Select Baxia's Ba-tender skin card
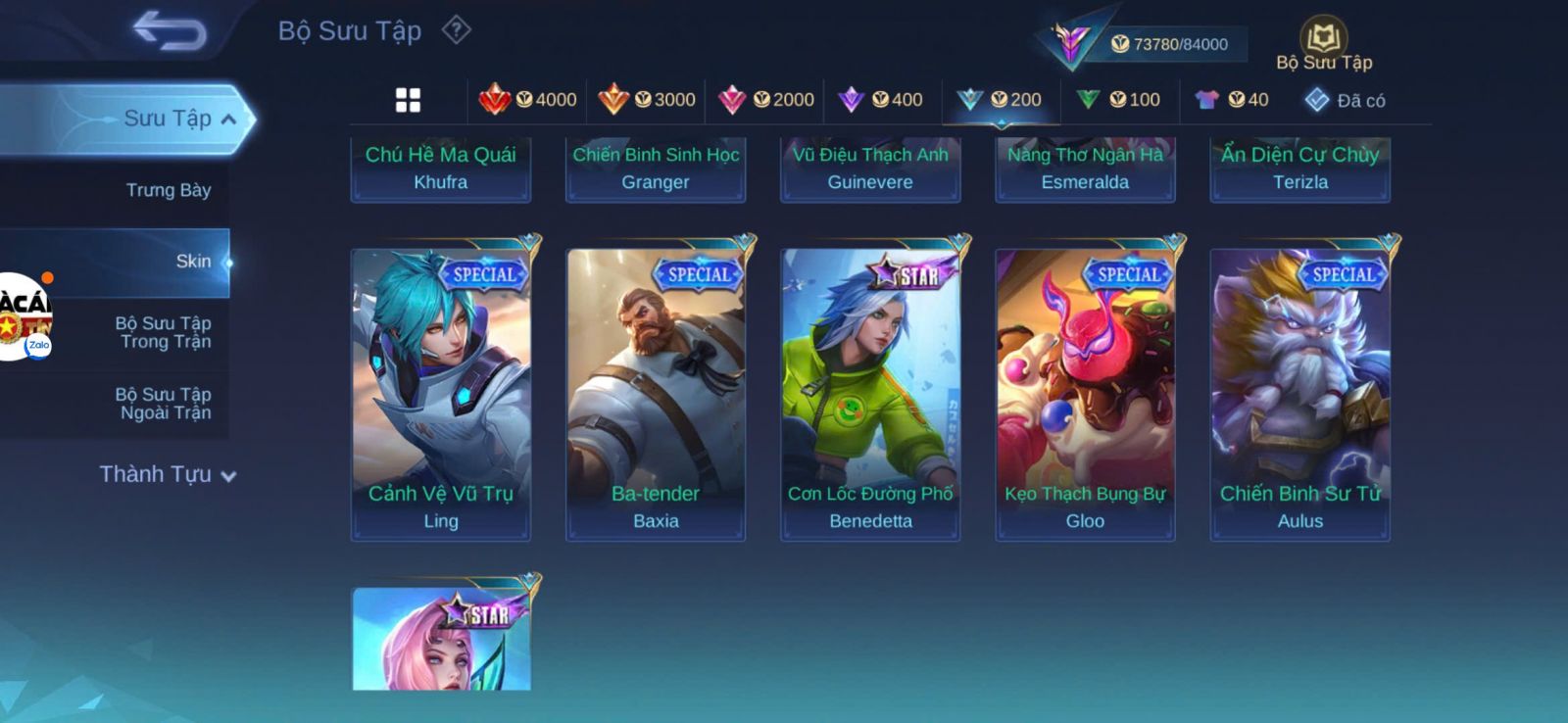The width and height of the screenshot is (1568, 723). click(x=656, y=392)
